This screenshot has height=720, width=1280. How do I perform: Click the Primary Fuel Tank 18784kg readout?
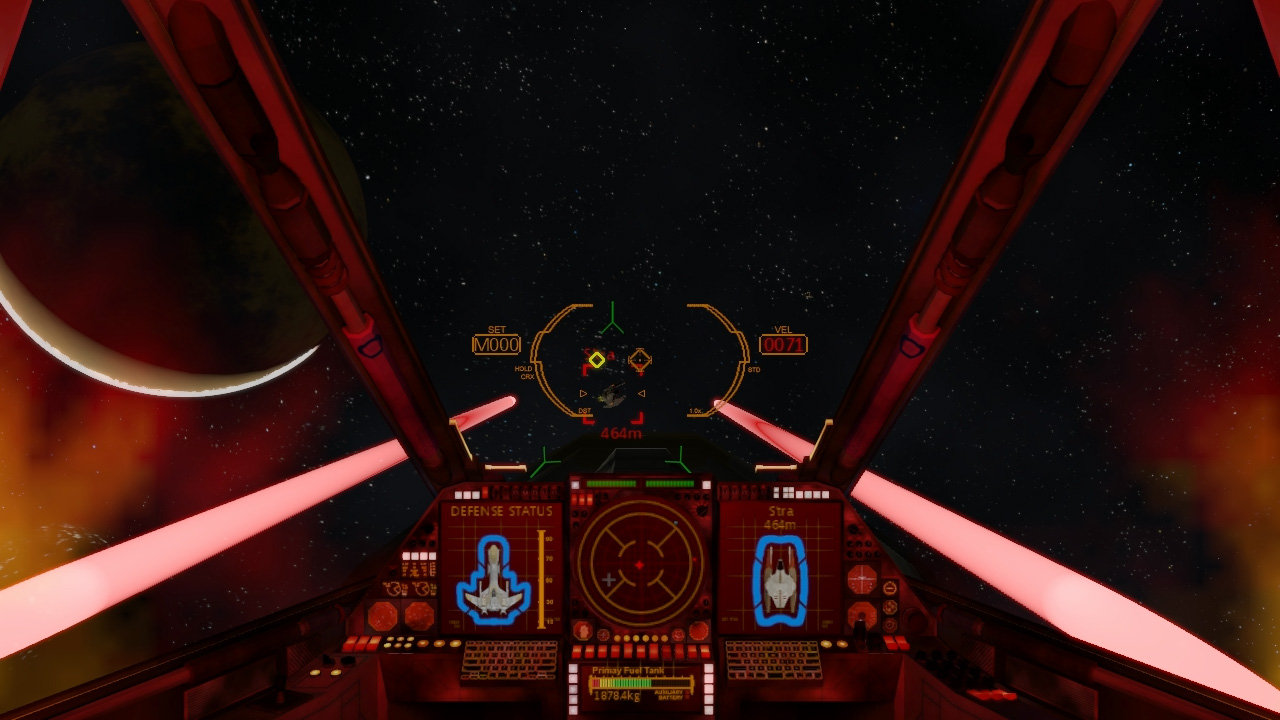(x=617, y=695)
